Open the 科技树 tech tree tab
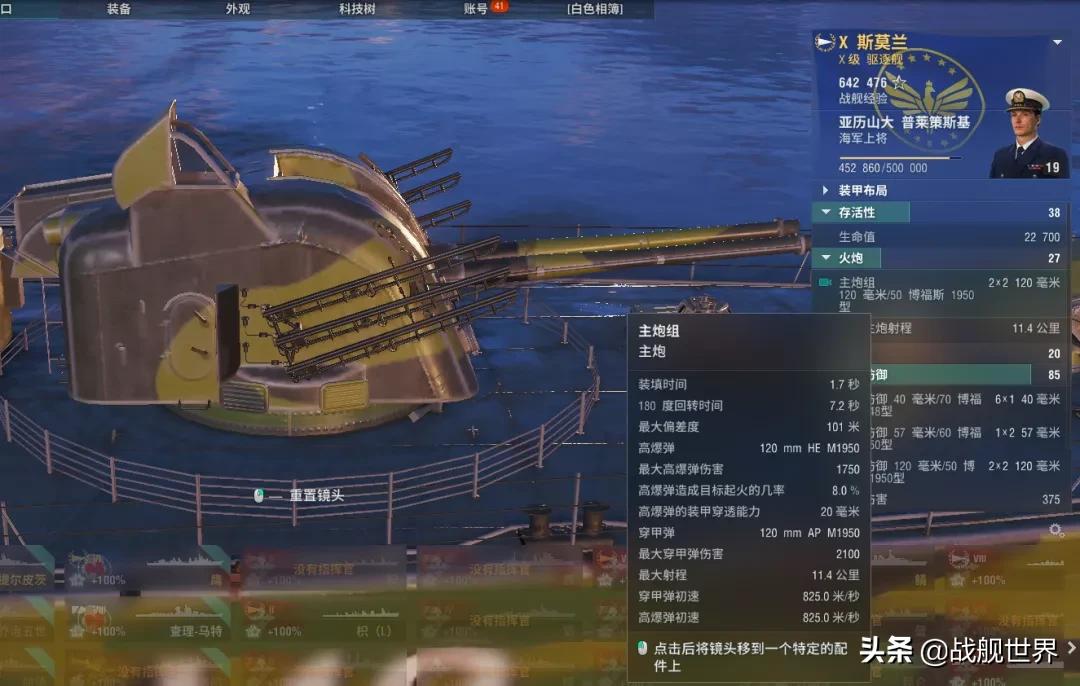The image size is (1080, 686). [357, 9]
